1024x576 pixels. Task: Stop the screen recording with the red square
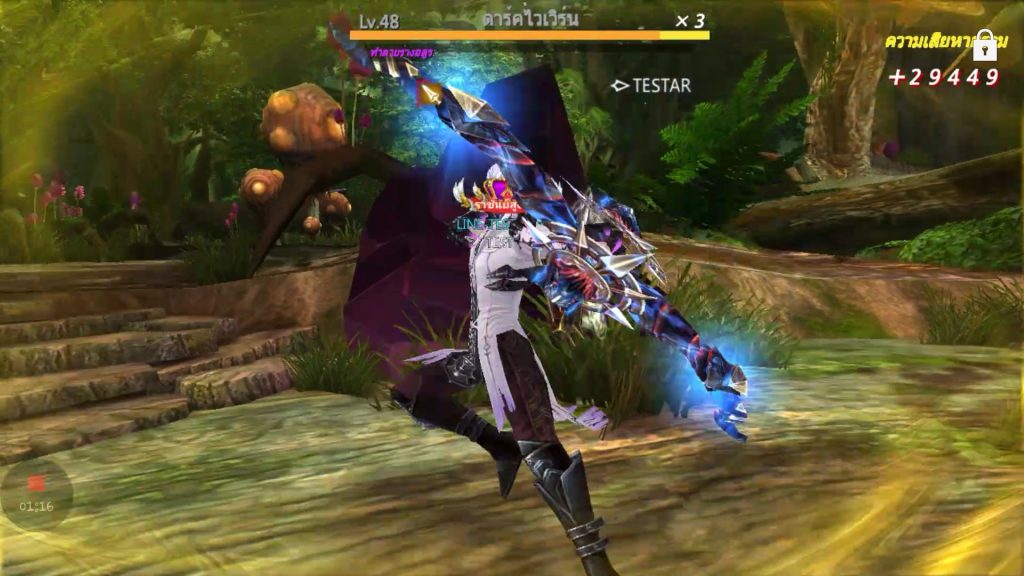(x=36, y=483)
